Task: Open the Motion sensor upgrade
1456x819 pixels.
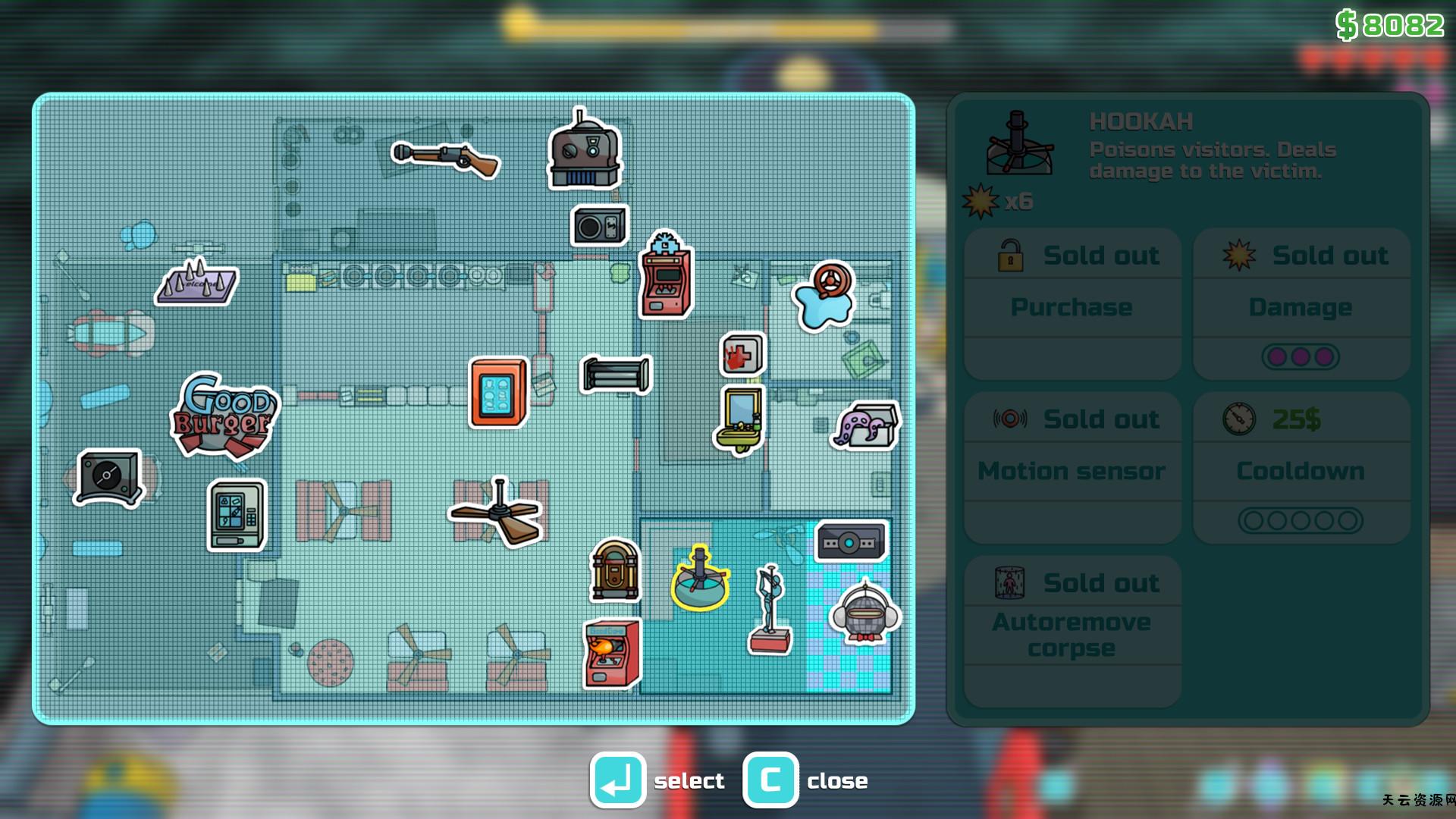Action: (1072, 467)
